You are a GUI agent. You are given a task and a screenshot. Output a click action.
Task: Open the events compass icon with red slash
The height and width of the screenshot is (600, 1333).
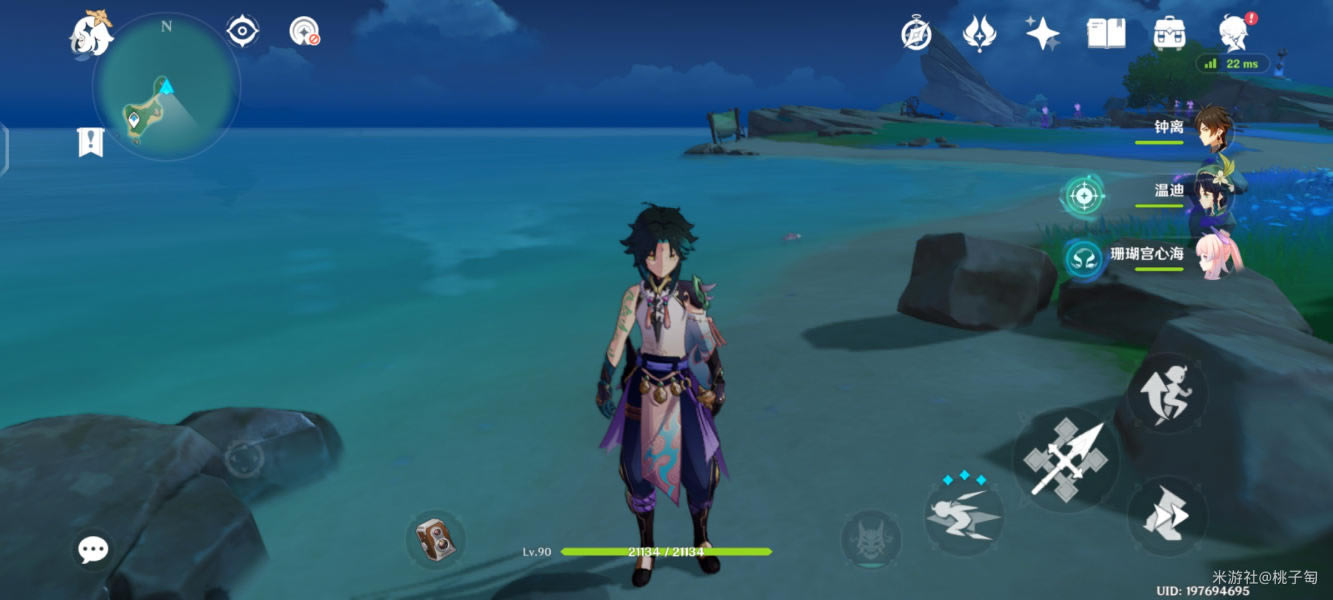click(304, 31)
